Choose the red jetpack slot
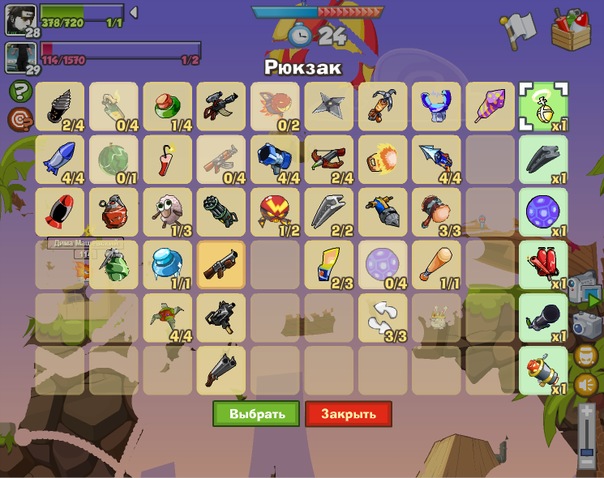 pyautogui.click(x=544, y=262)
